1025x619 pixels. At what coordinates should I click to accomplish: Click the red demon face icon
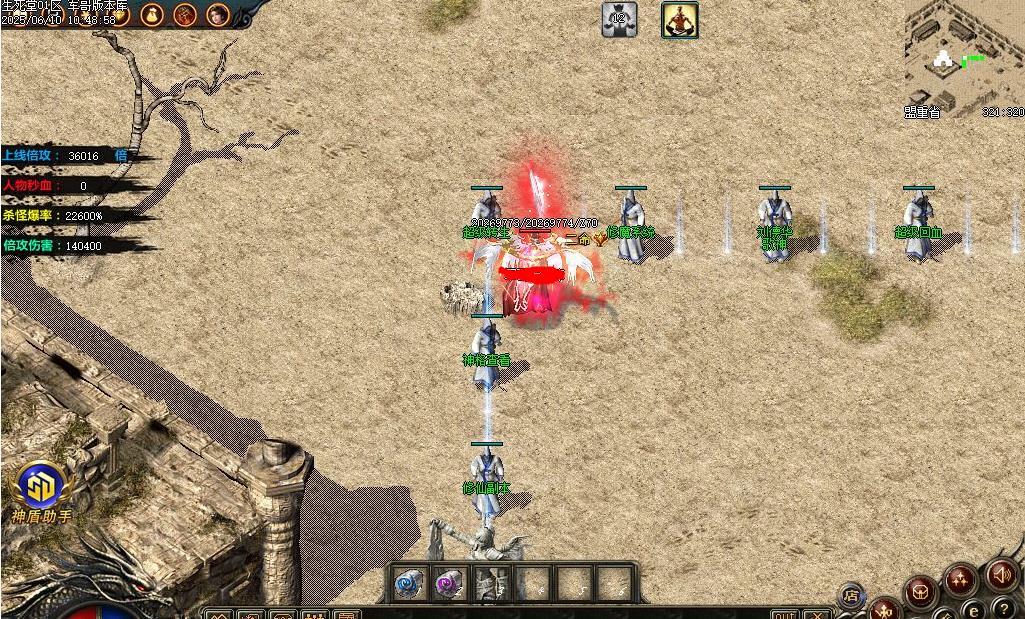click(x=185, y=14)
